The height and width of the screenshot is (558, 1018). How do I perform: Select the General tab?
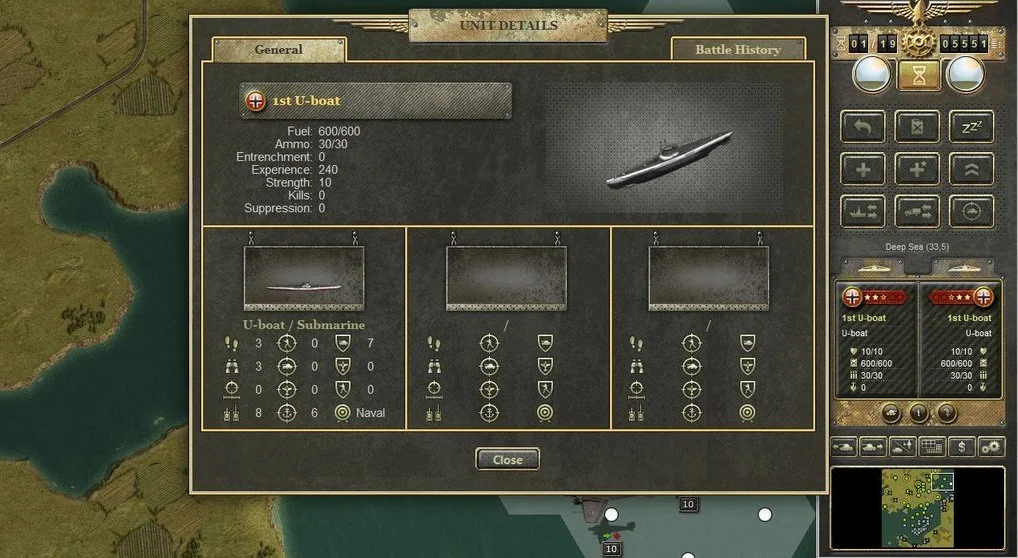pyautogui.click(x=279, y=49)
